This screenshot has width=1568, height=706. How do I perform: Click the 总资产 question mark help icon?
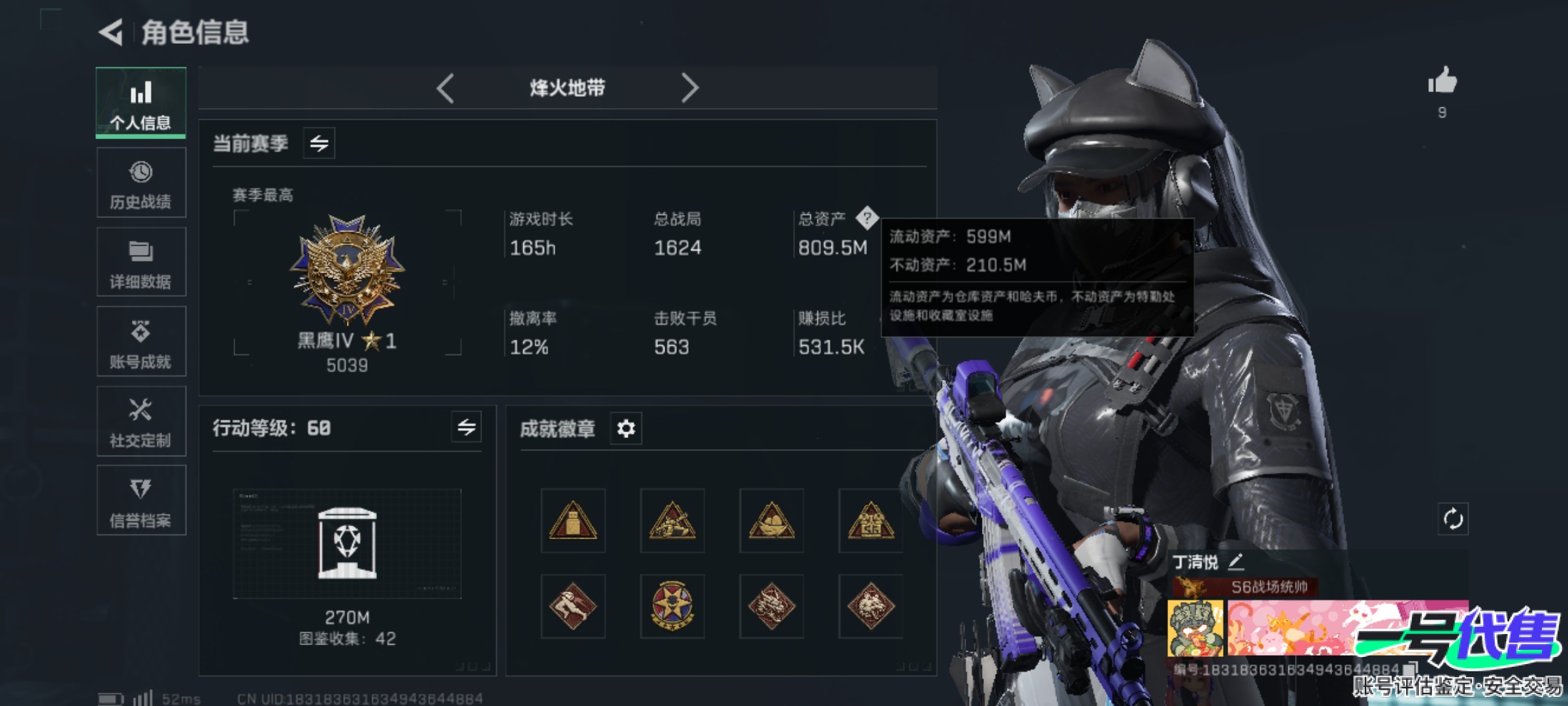(x=867, y=218)
